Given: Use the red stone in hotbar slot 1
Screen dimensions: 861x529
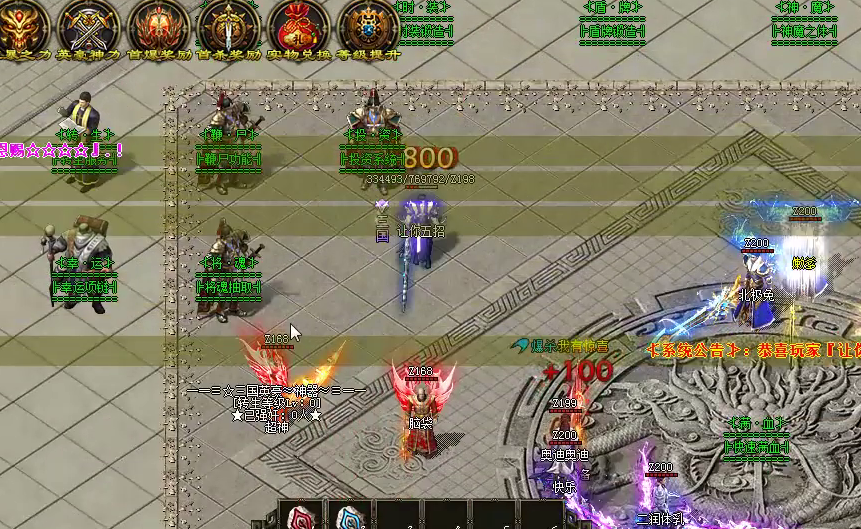Looking at the screenshot, I should click(x=301, y=516).
